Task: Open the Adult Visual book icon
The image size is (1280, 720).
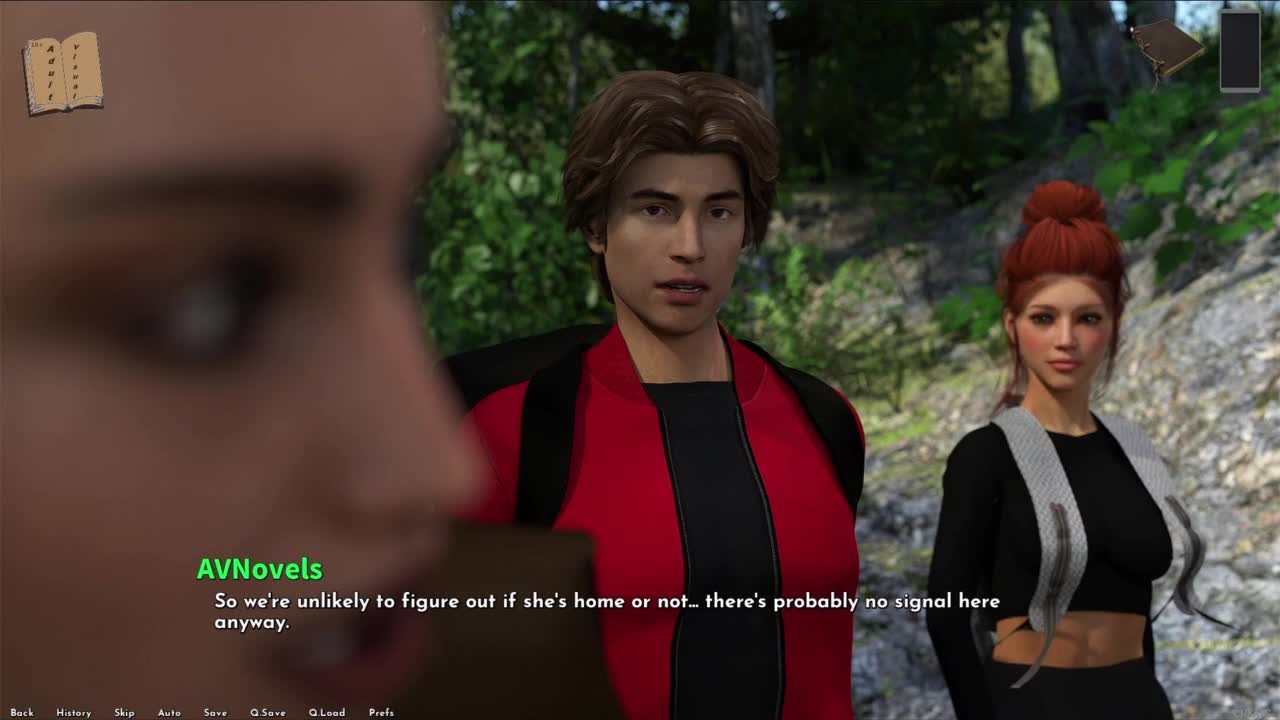Action: point(63,73)
